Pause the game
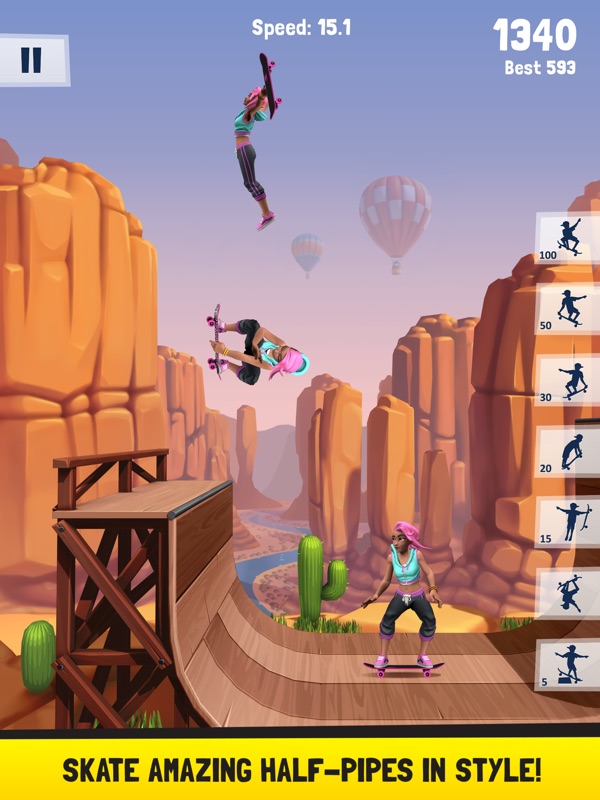This screenshot has height=800, width=600. (32, 60)
